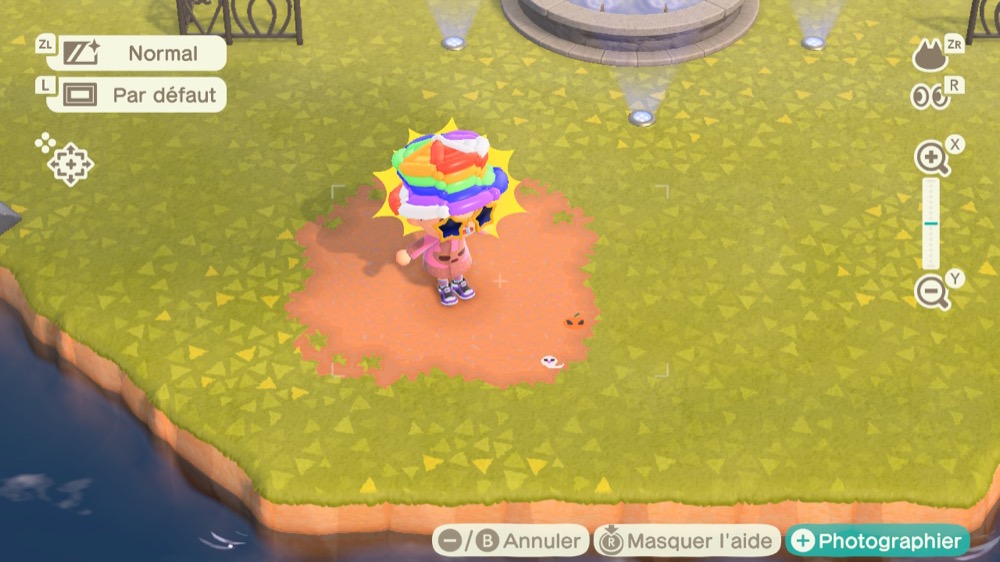Cancel with the Annuler button
This screenshot has width=1000, height=562.
pos(511,541)
